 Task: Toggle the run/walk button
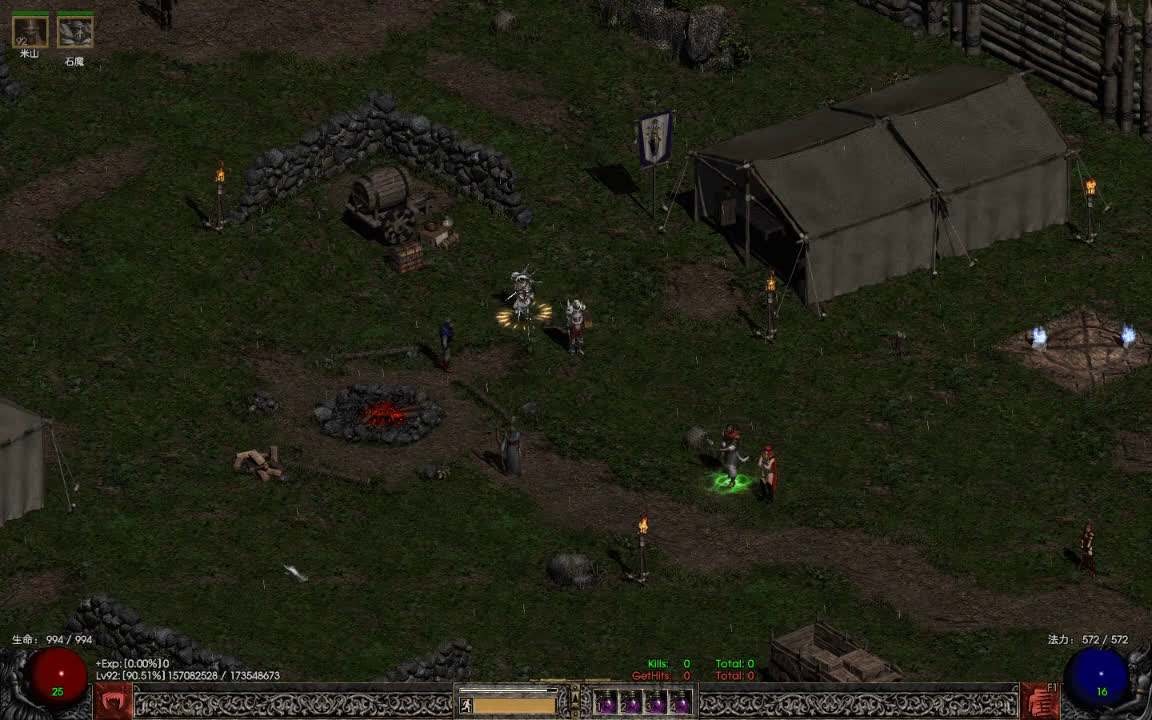tap(466, 704)
